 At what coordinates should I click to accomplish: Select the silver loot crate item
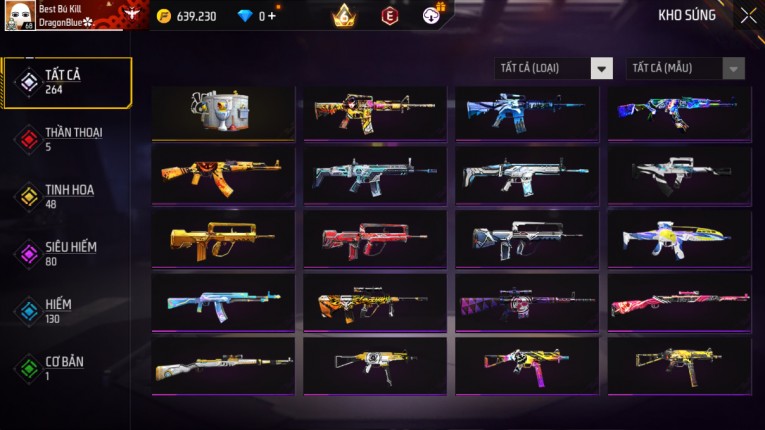click(223, 112)
